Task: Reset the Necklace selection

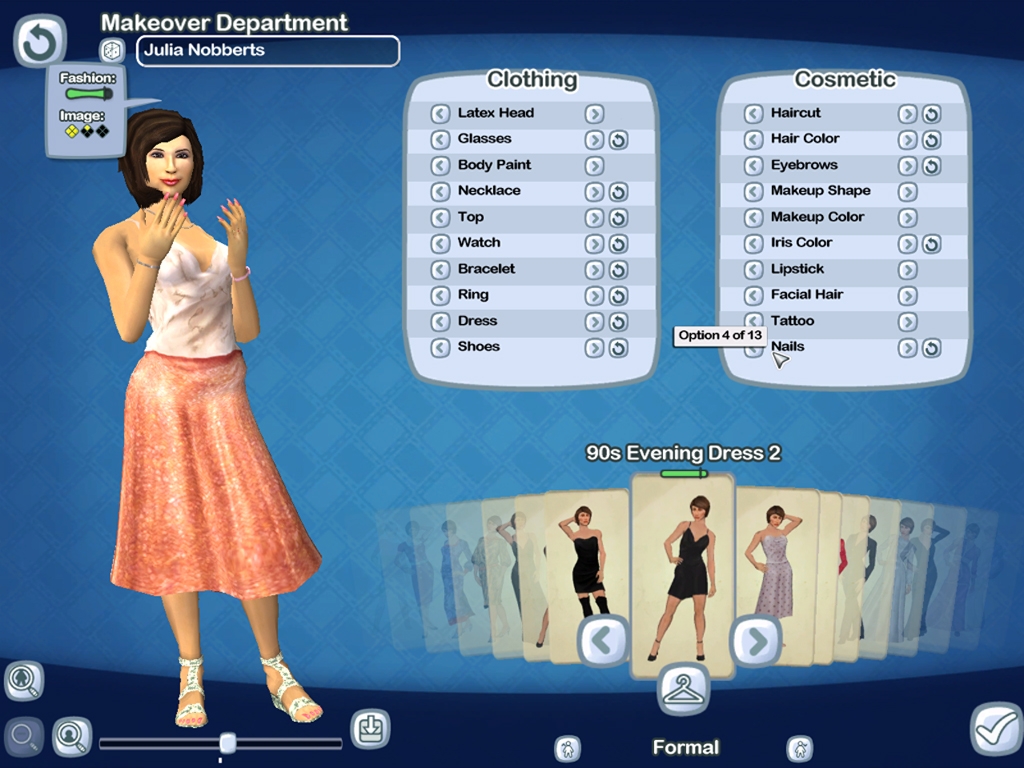Action: click(618, 191)
